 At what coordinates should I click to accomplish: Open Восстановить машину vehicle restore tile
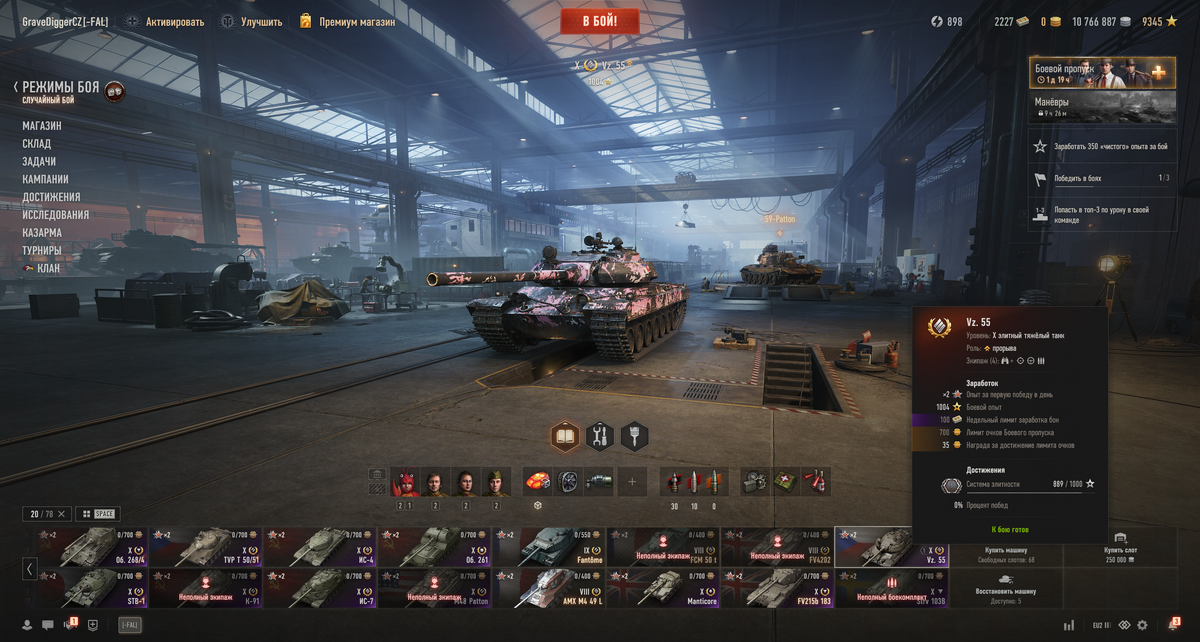click(1005, 588)
